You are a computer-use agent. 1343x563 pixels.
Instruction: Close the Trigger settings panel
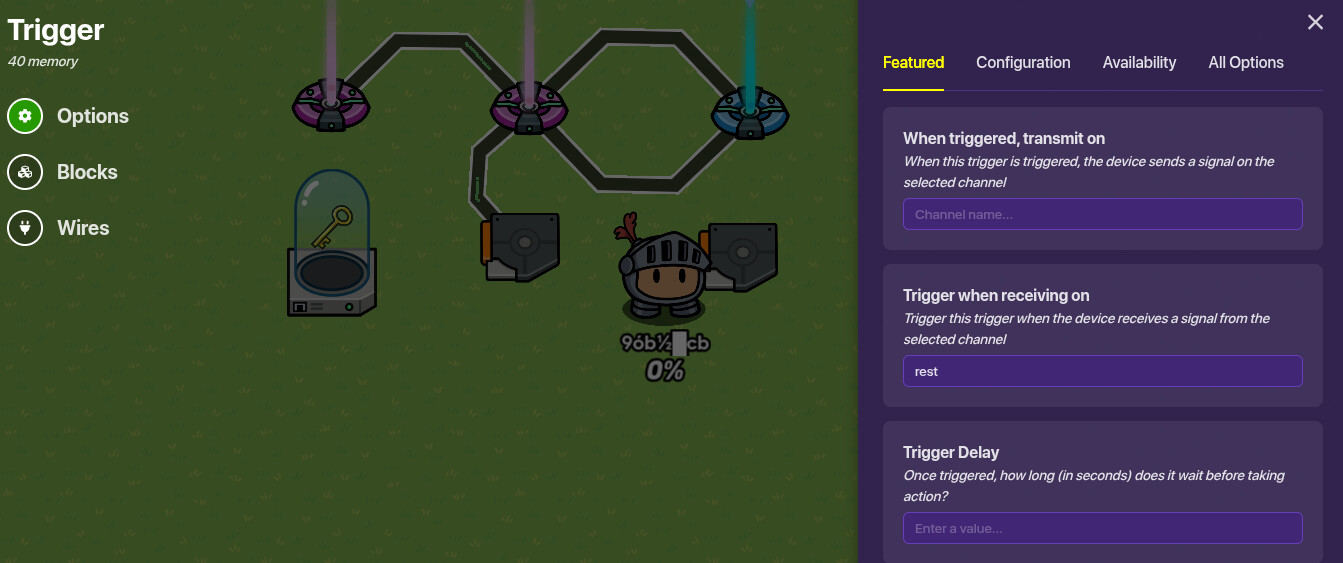tap(1315, 22)
